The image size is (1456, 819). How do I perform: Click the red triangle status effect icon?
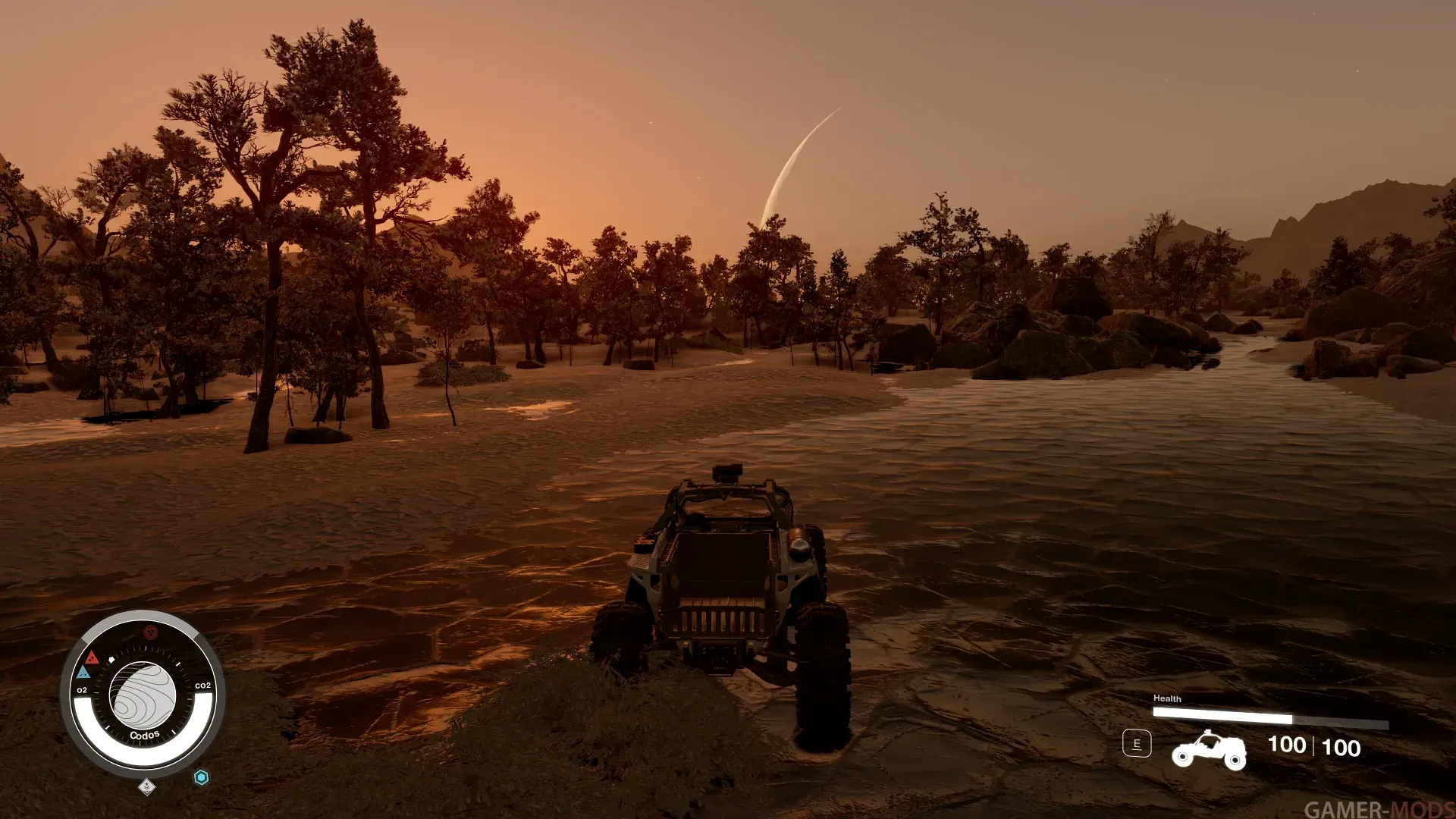click(x=92, y=657)
